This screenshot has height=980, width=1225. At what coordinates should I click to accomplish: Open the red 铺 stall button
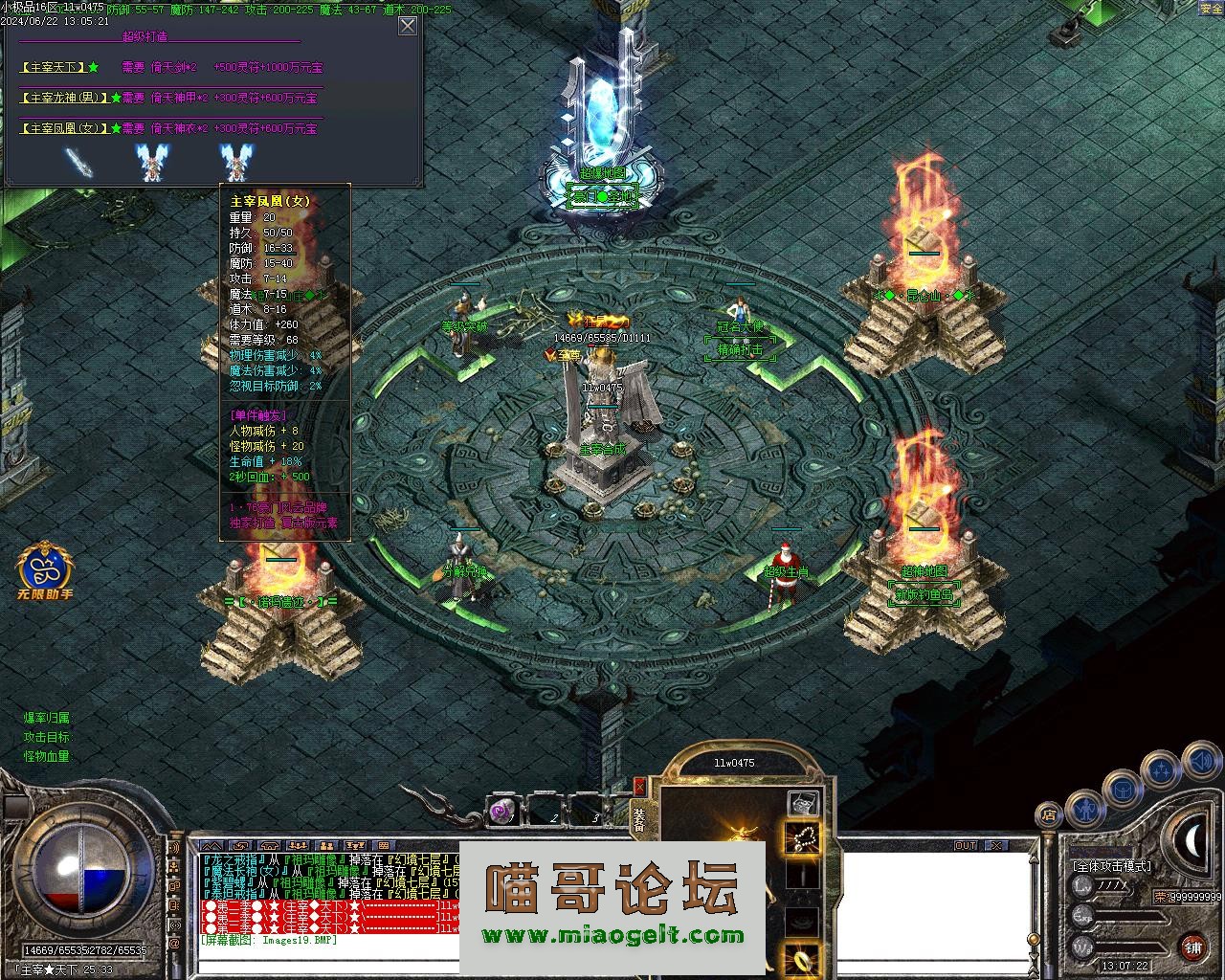point(1192,948)
